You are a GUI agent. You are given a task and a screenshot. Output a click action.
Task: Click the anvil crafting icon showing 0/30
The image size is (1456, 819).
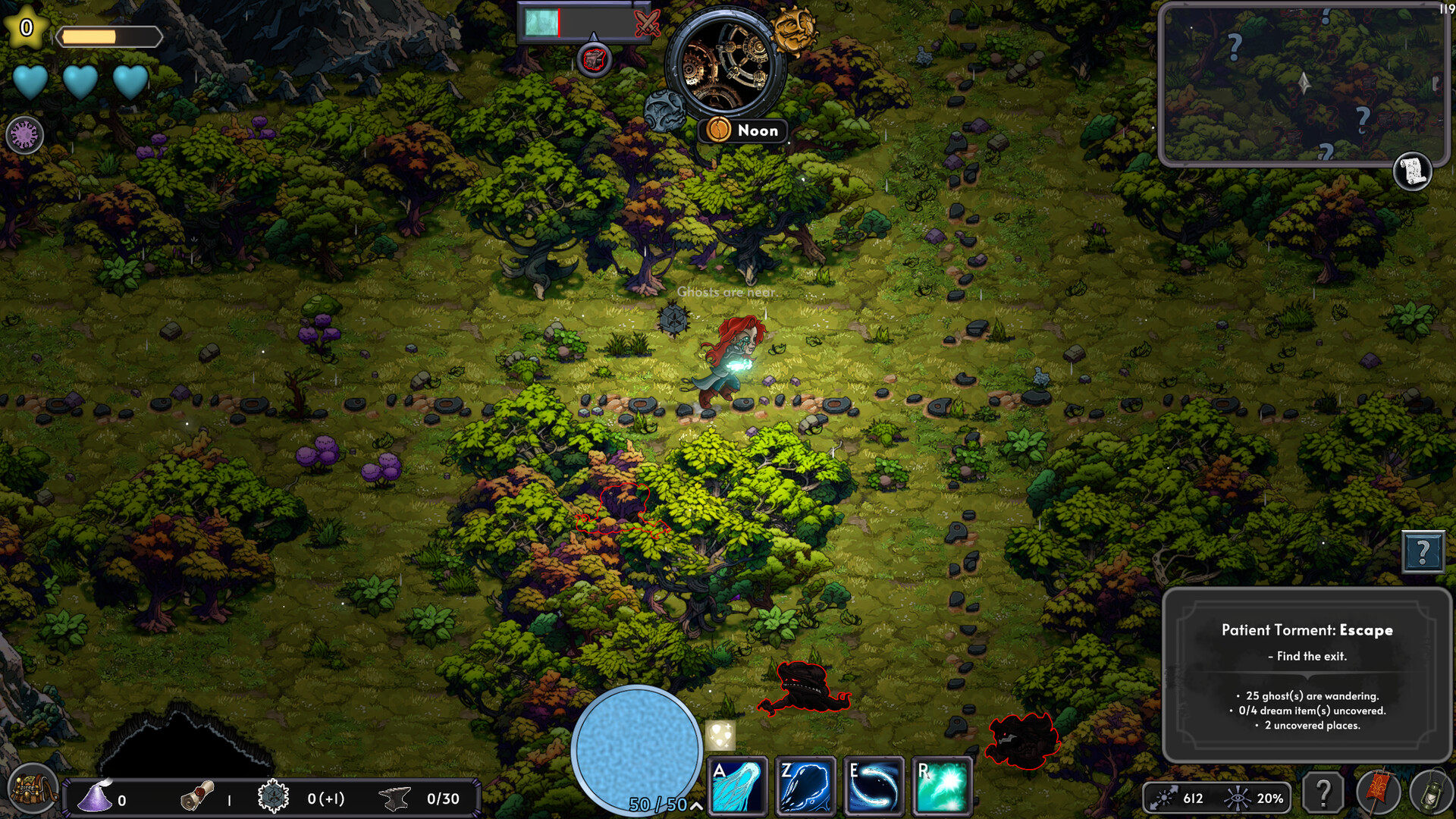(x=394, y=798)
